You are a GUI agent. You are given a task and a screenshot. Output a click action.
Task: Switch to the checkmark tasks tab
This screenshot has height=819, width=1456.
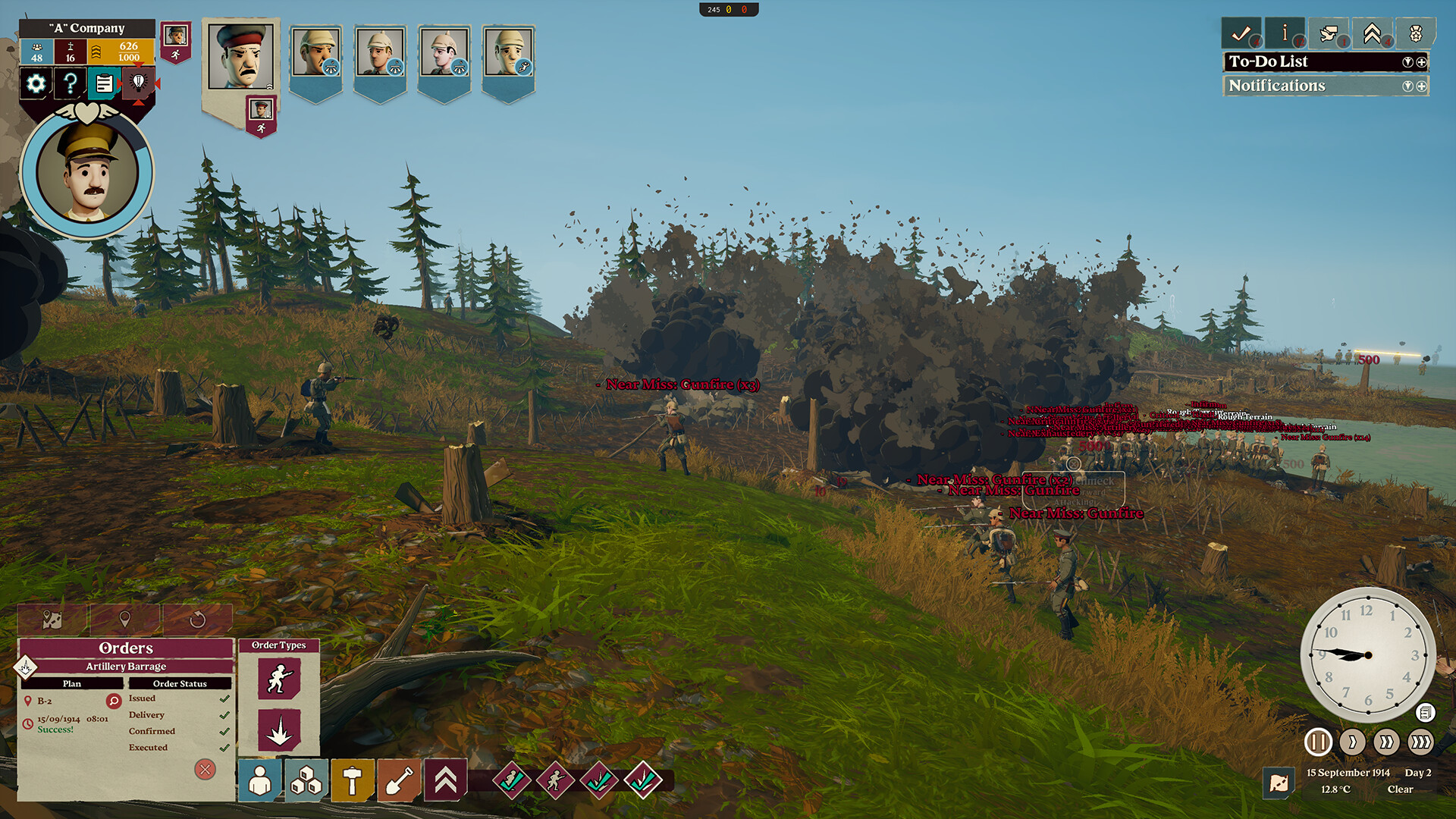click(x=1241, y=33)
